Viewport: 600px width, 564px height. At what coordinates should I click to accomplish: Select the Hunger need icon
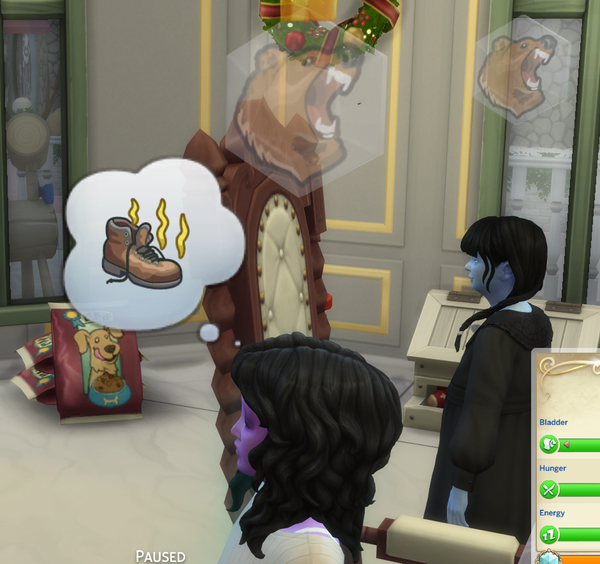coord(548,490)
